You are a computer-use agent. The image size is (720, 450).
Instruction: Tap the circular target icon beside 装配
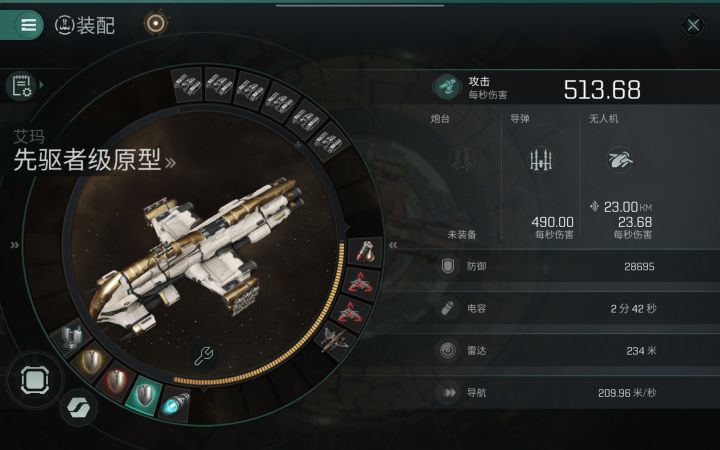155,24
